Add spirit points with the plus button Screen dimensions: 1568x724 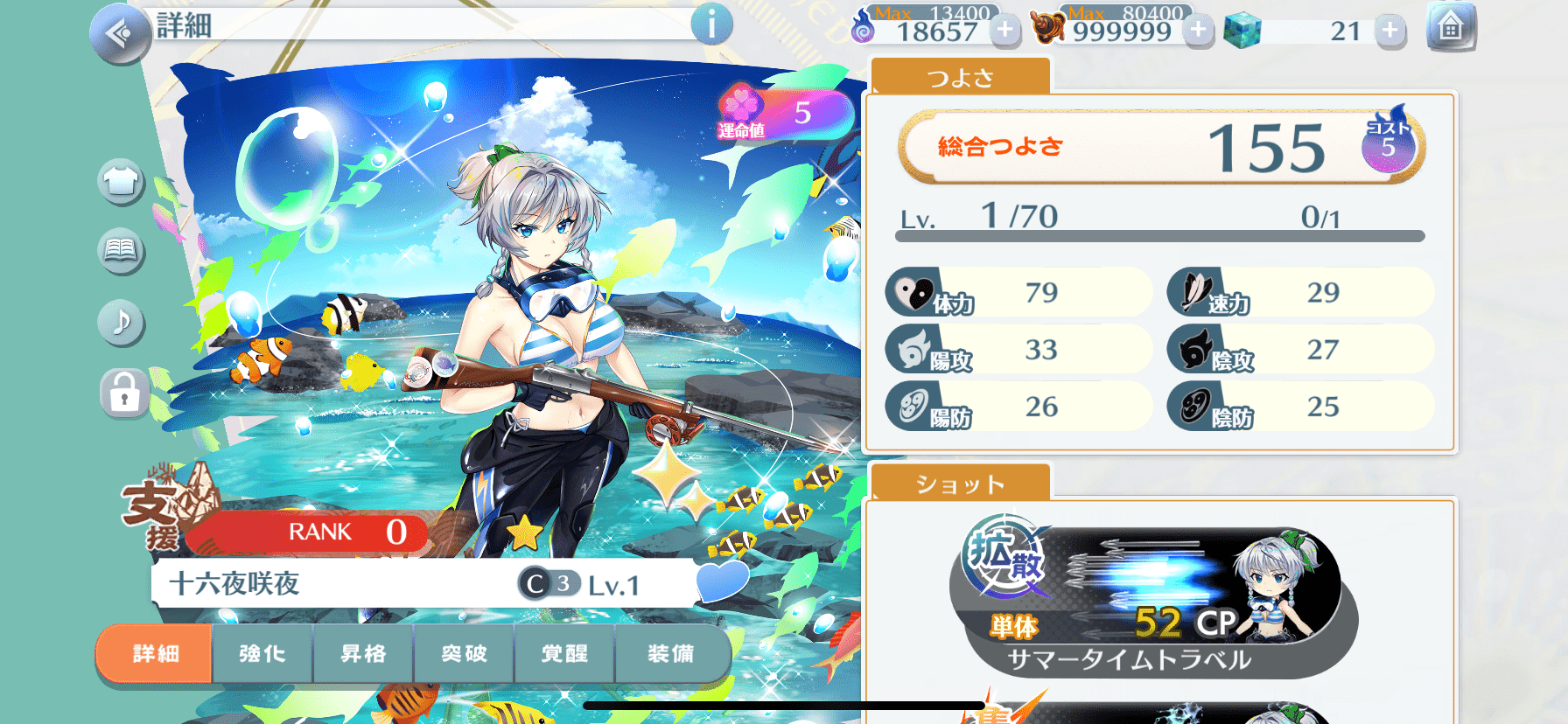(1004, 31)
